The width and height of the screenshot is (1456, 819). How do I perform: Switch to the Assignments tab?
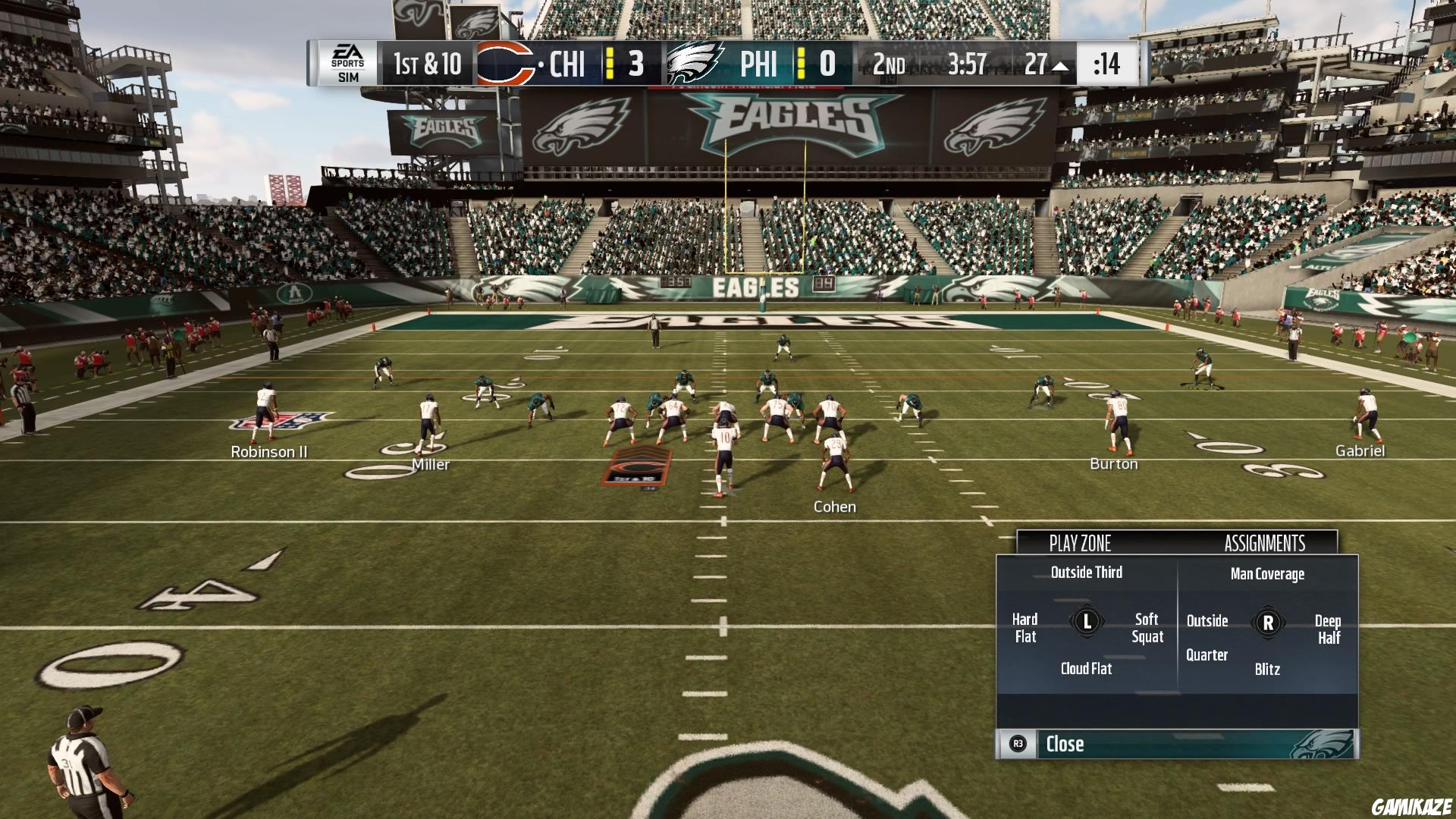pyautogui.click(x=1265, y=543)
